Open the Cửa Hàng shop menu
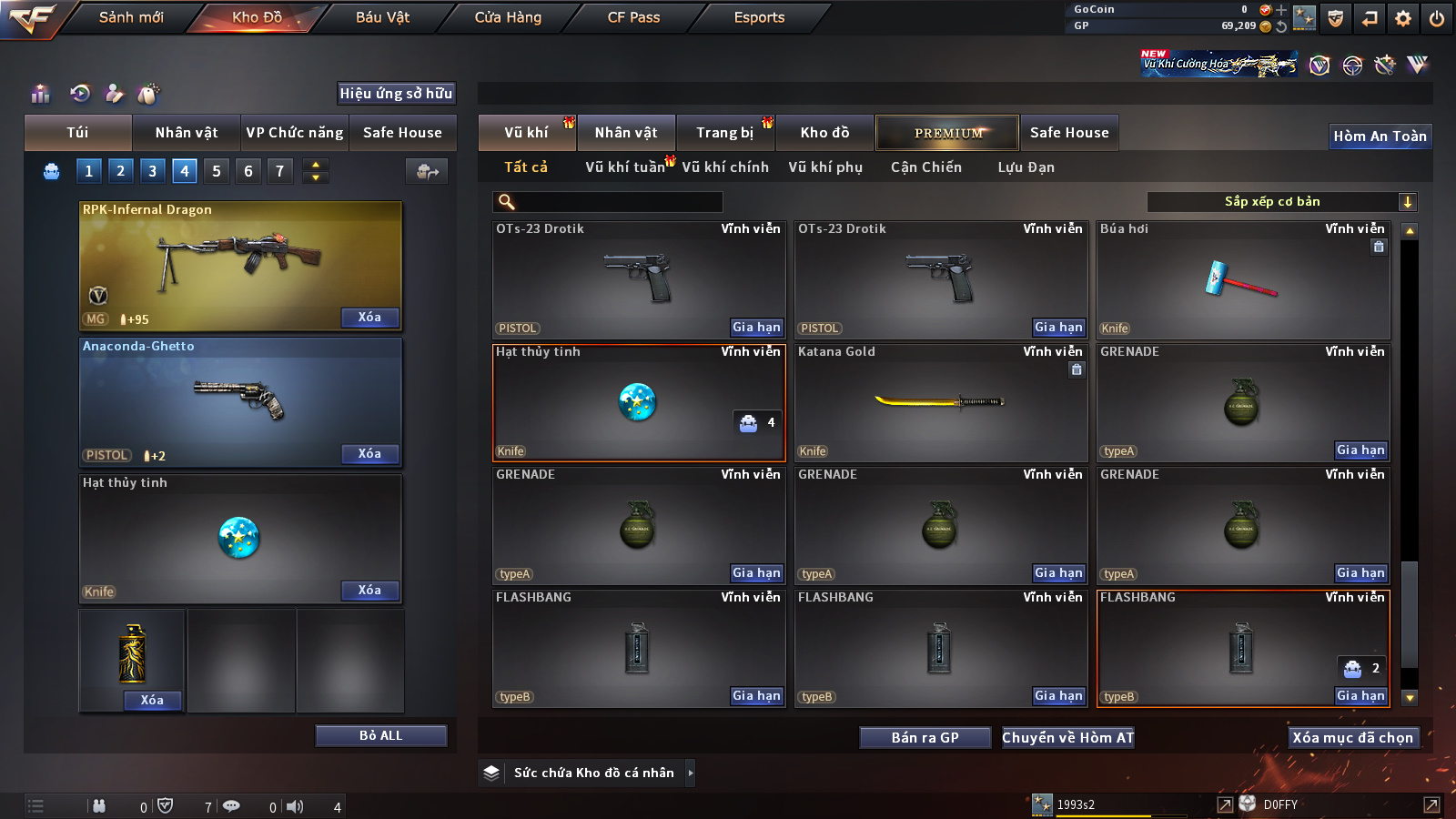 tap(508, 17)
